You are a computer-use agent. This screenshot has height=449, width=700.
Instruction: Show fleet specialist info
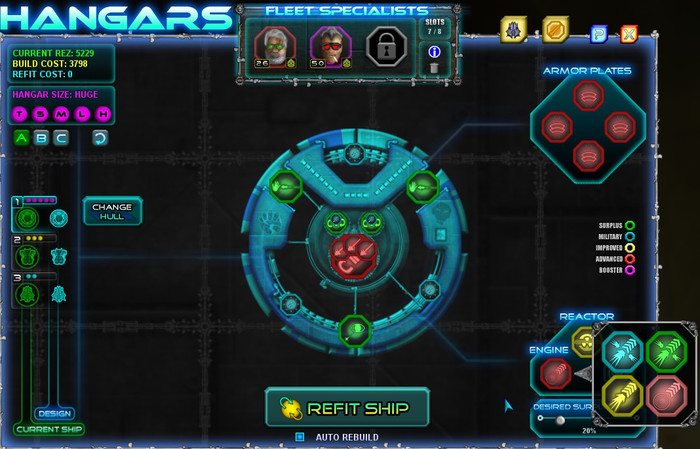click(433, 51)
